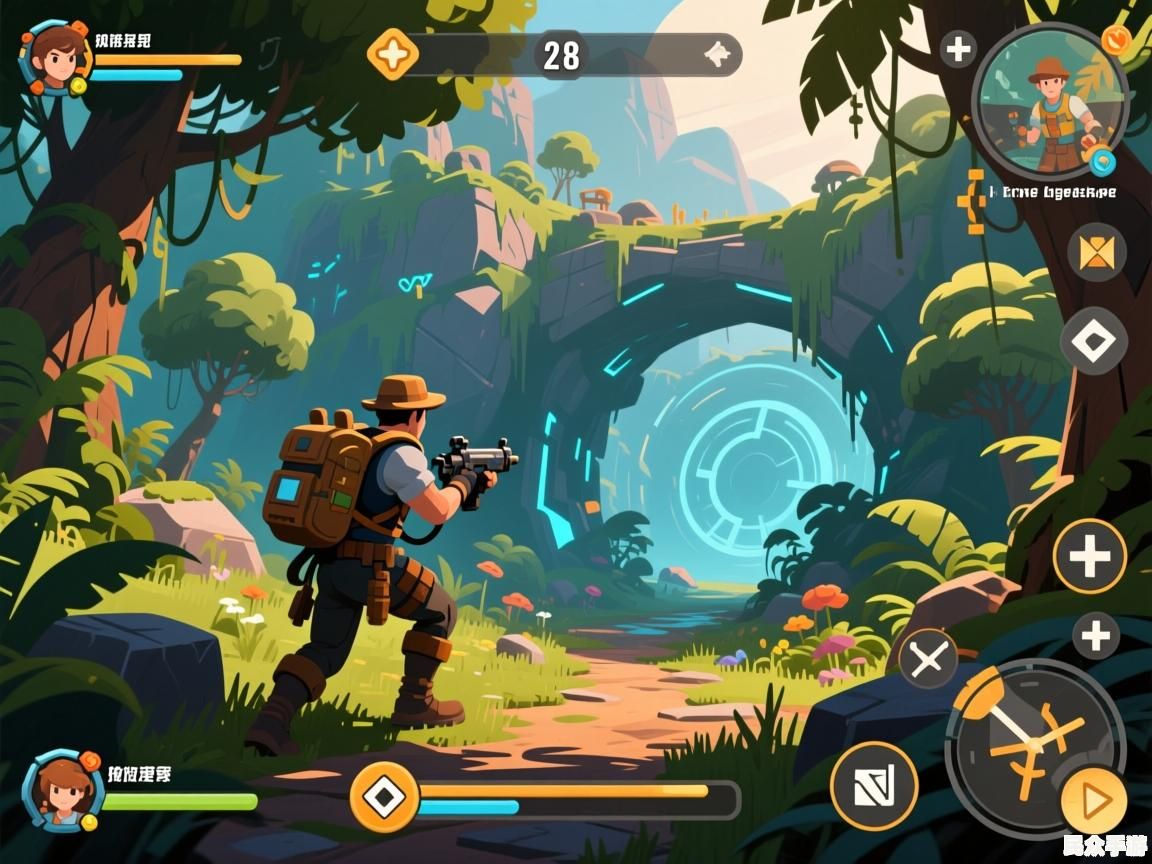The image size is (1152, 864).
Task: Tap the plus button beside the explorer portrait
Action: (x=958, y=49)
